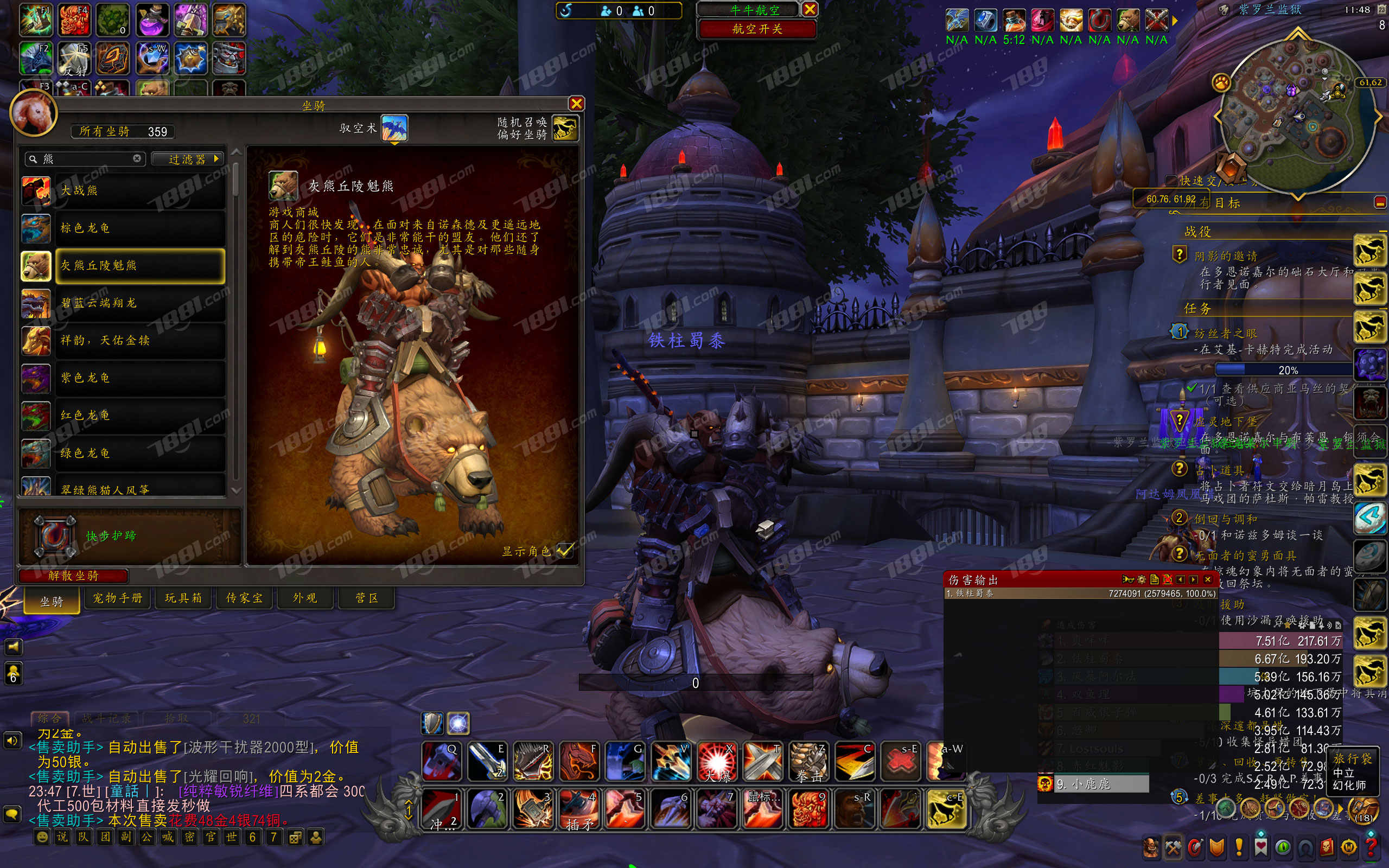Click the 航空开关 red button
The width and height of the screenshot is (1389, 868).
757,29
